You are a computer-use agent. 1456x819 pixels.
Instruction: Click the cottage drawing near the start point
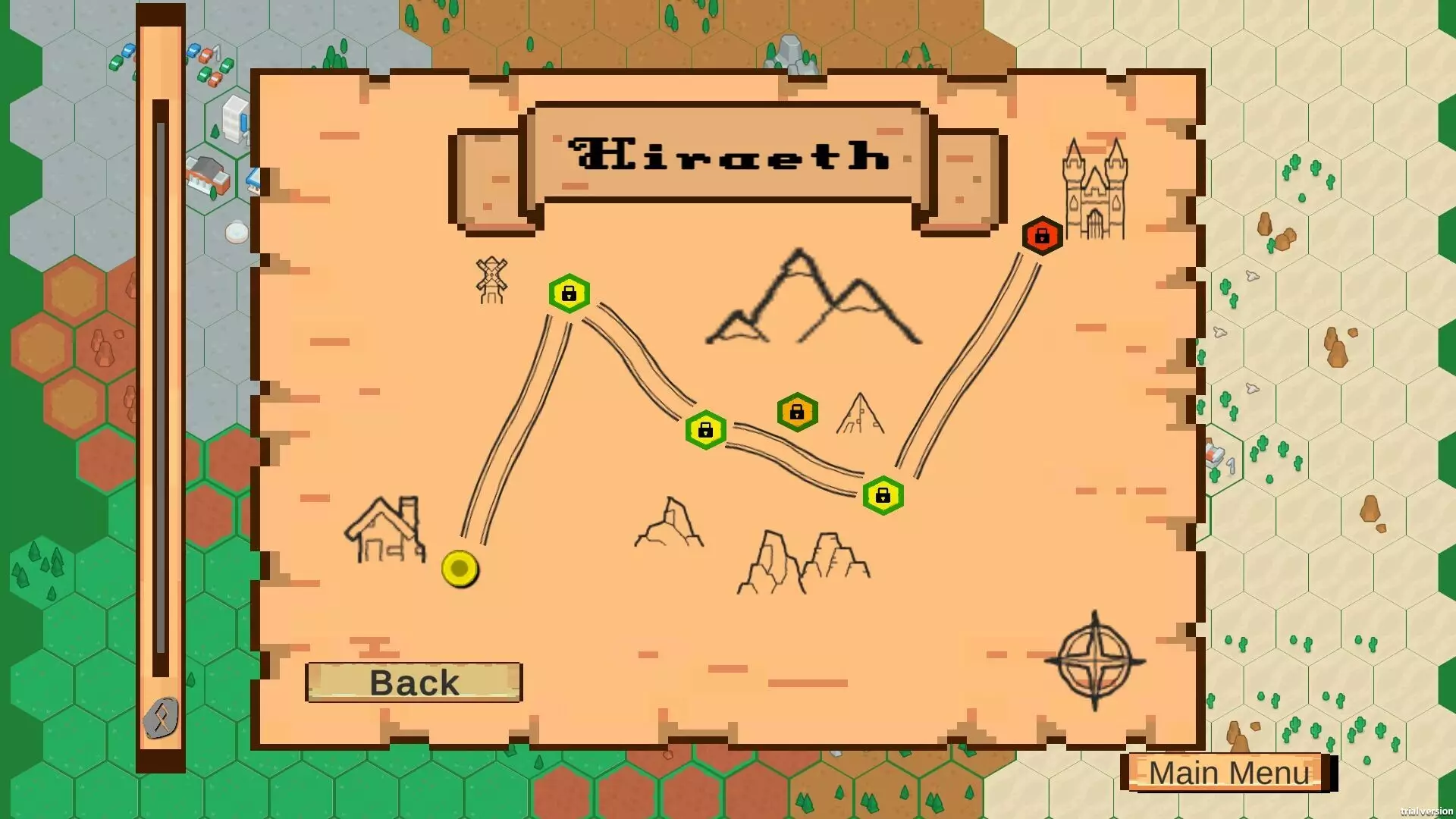pos(387,531)
